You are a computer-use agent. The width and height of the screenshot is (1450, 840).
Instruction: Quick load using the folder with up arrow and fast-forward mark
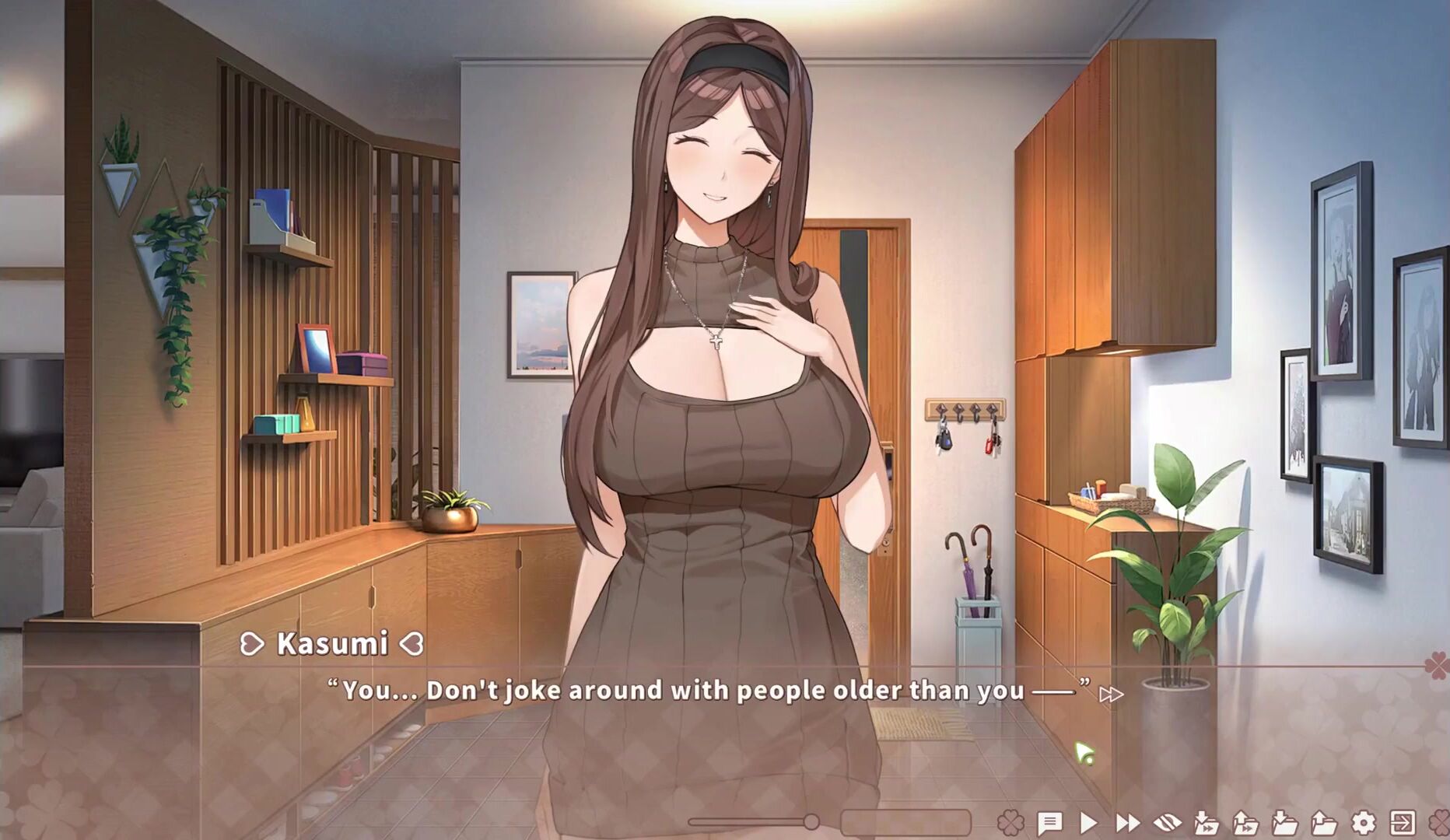1245,822
